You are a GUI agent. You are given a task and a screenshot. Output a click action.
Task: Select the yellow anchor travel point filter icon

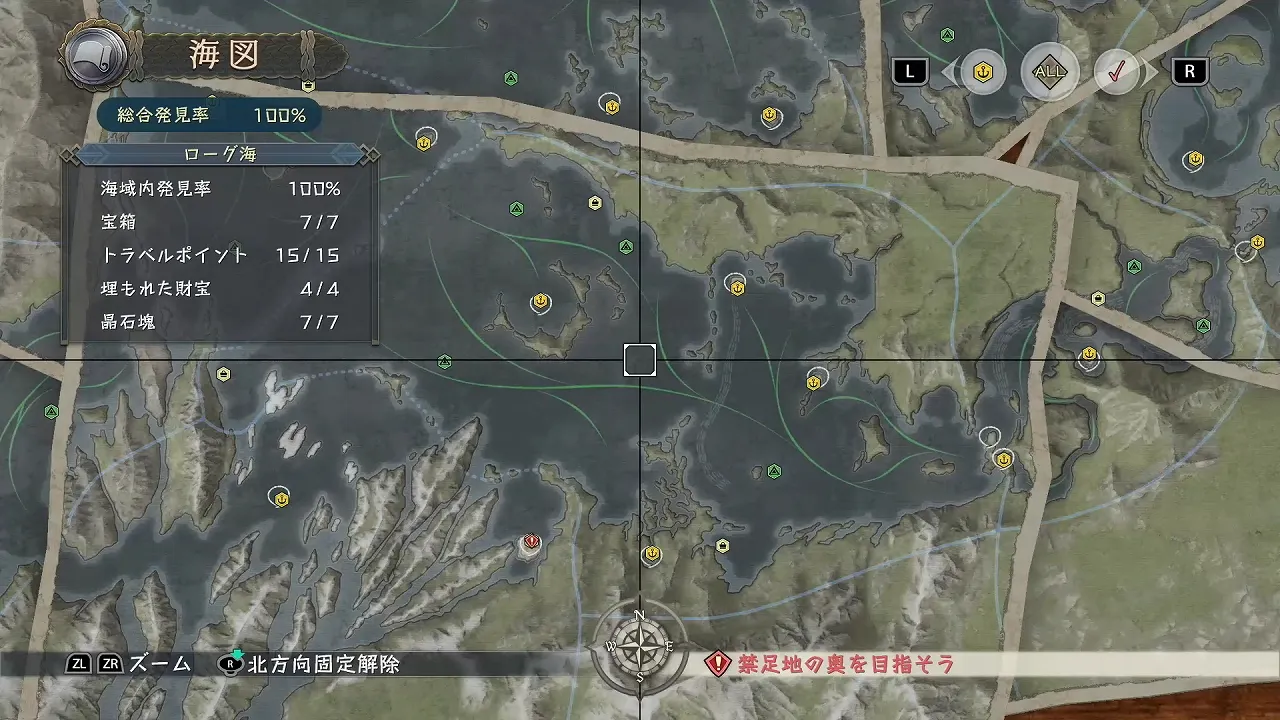981,71
